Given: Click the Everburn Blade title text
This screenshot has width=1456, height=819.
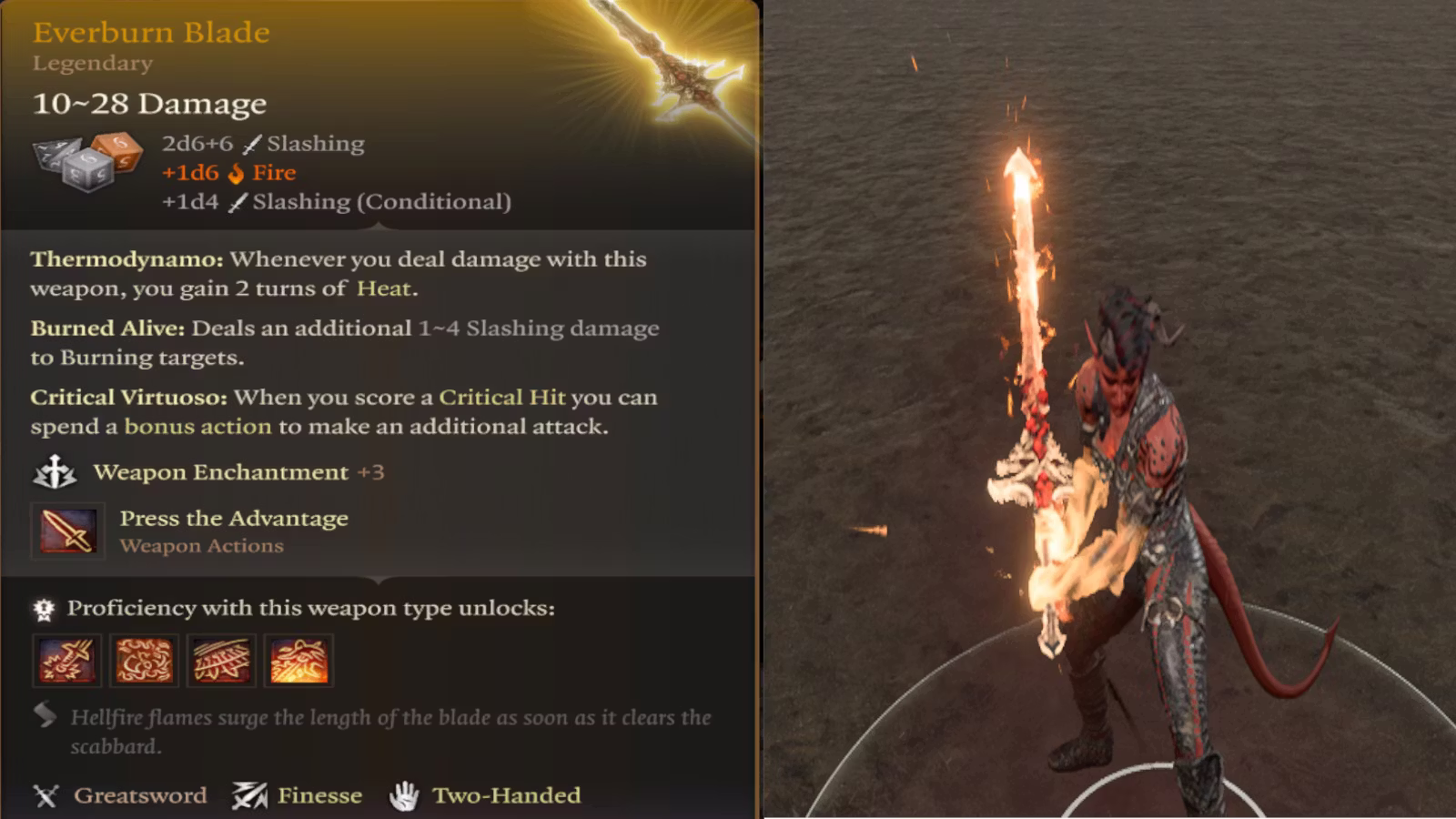Looking at the screenshot, I should [150, 33].
